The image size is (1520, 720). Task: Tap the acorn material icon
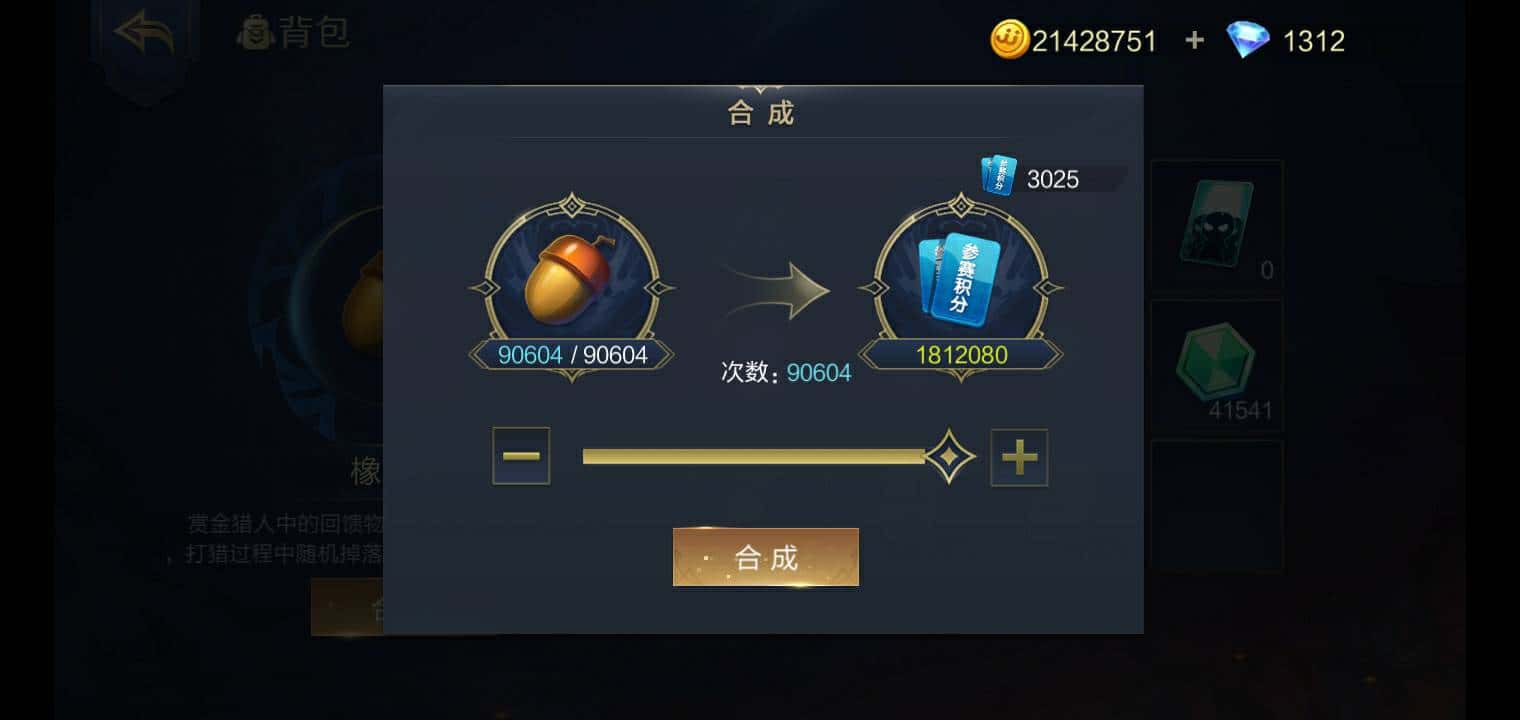point(571,280)
